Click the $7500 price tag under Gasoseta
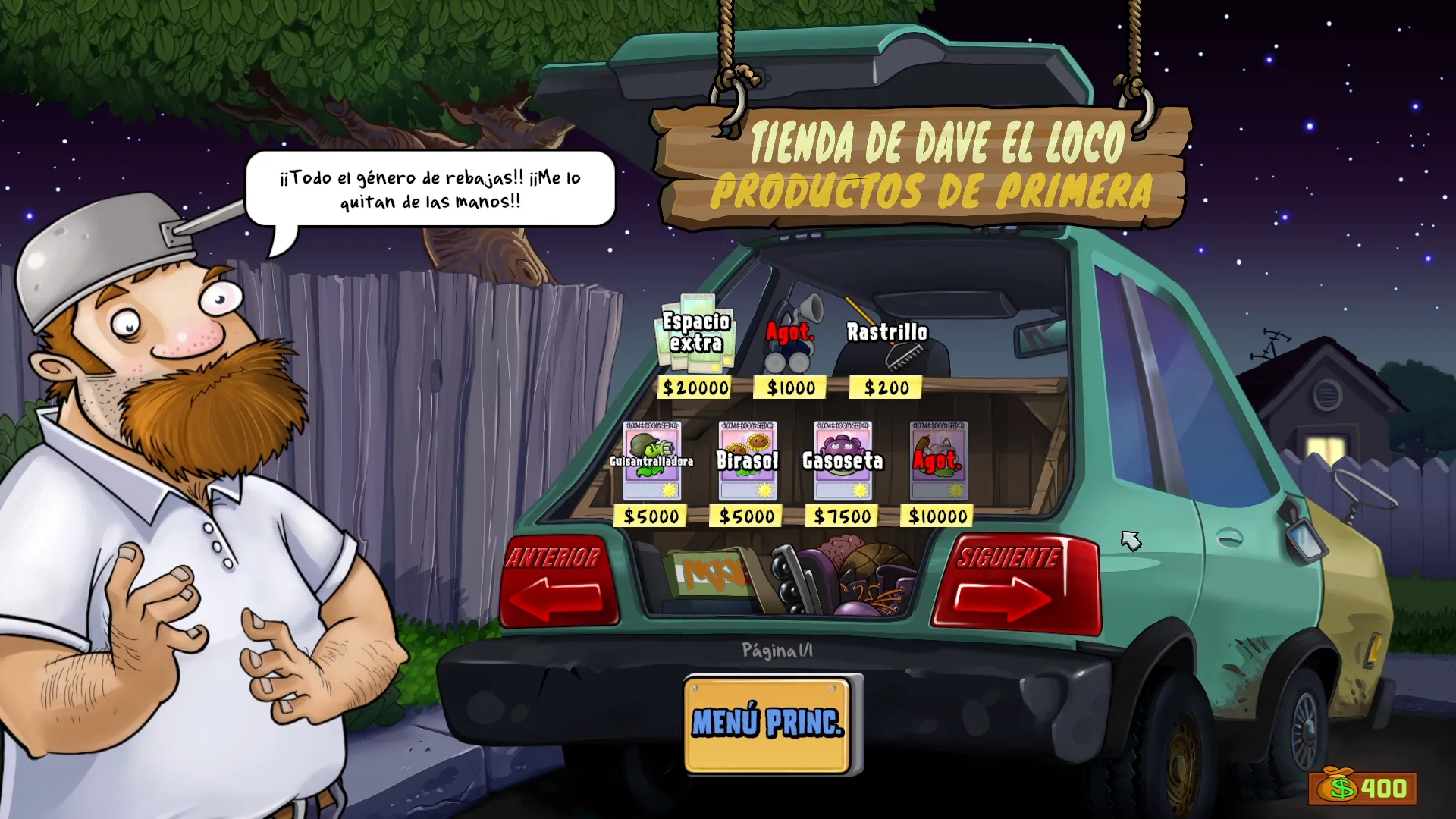 point(842,516)
